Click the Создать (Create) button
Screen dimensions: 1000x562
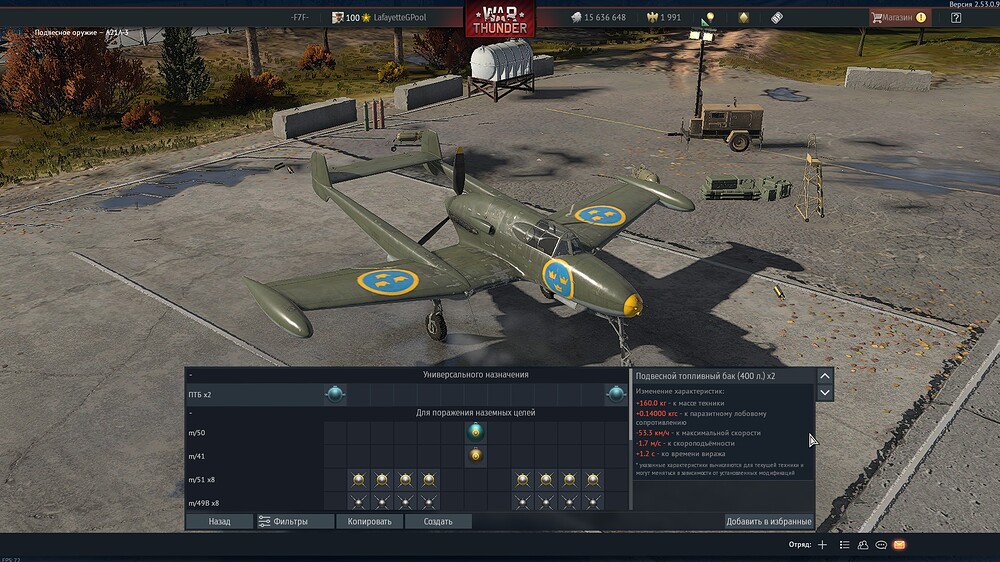(x=438, y=521)
